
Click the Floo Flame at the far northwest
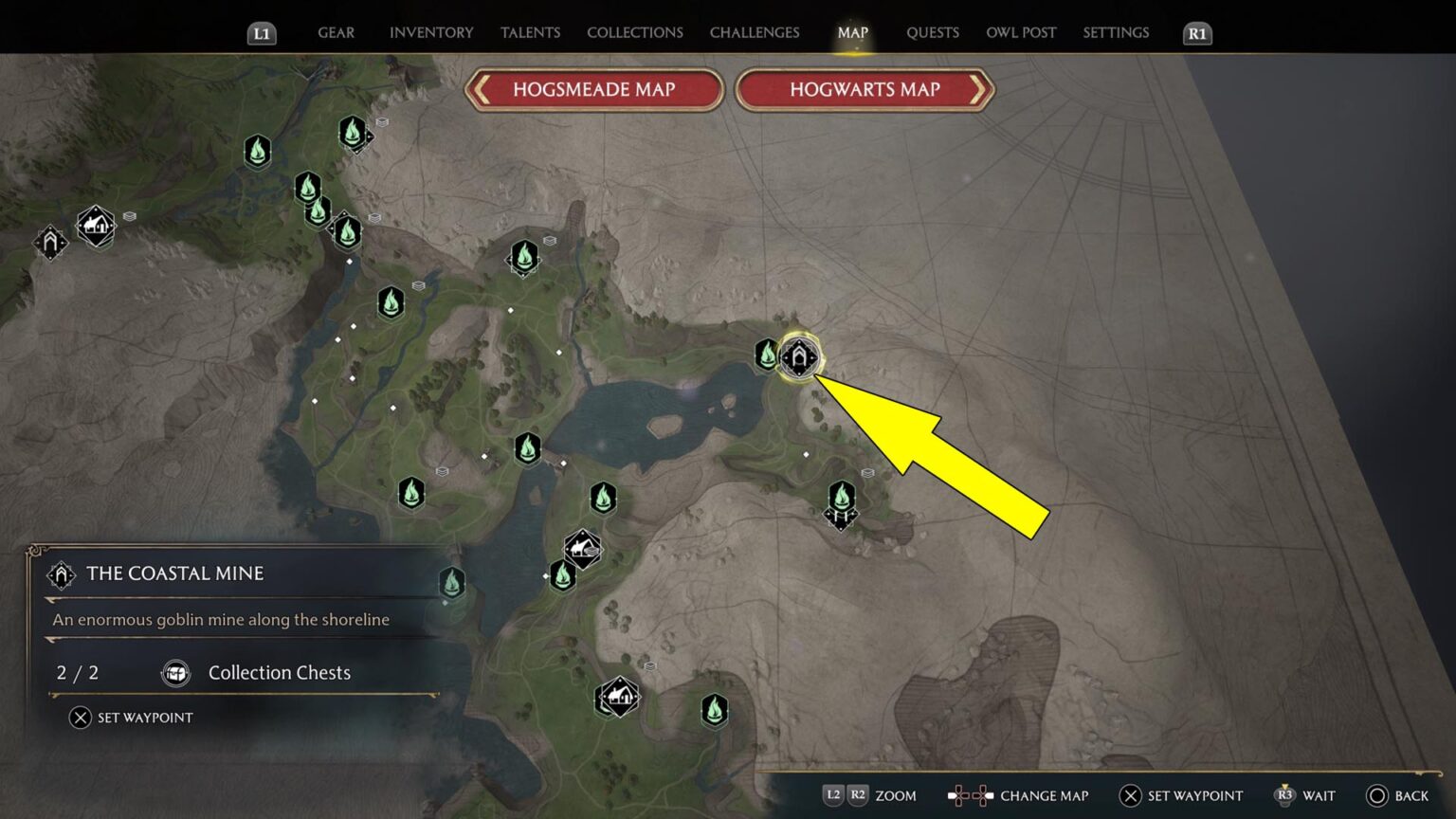257,152
